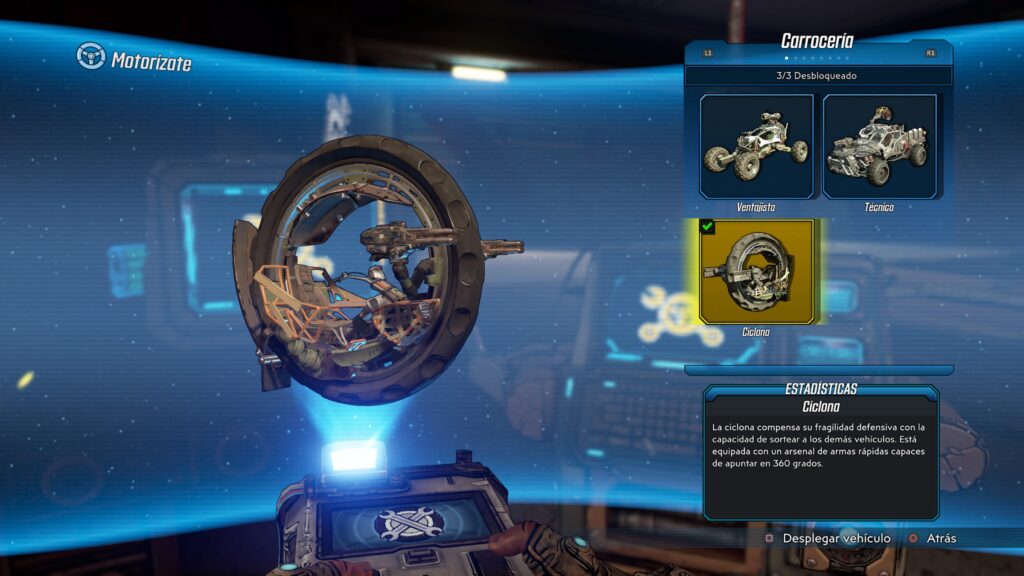This screenshot has height=576, width=1024.
Task: Open the Carrocería category header
Action: coord(817,41)
